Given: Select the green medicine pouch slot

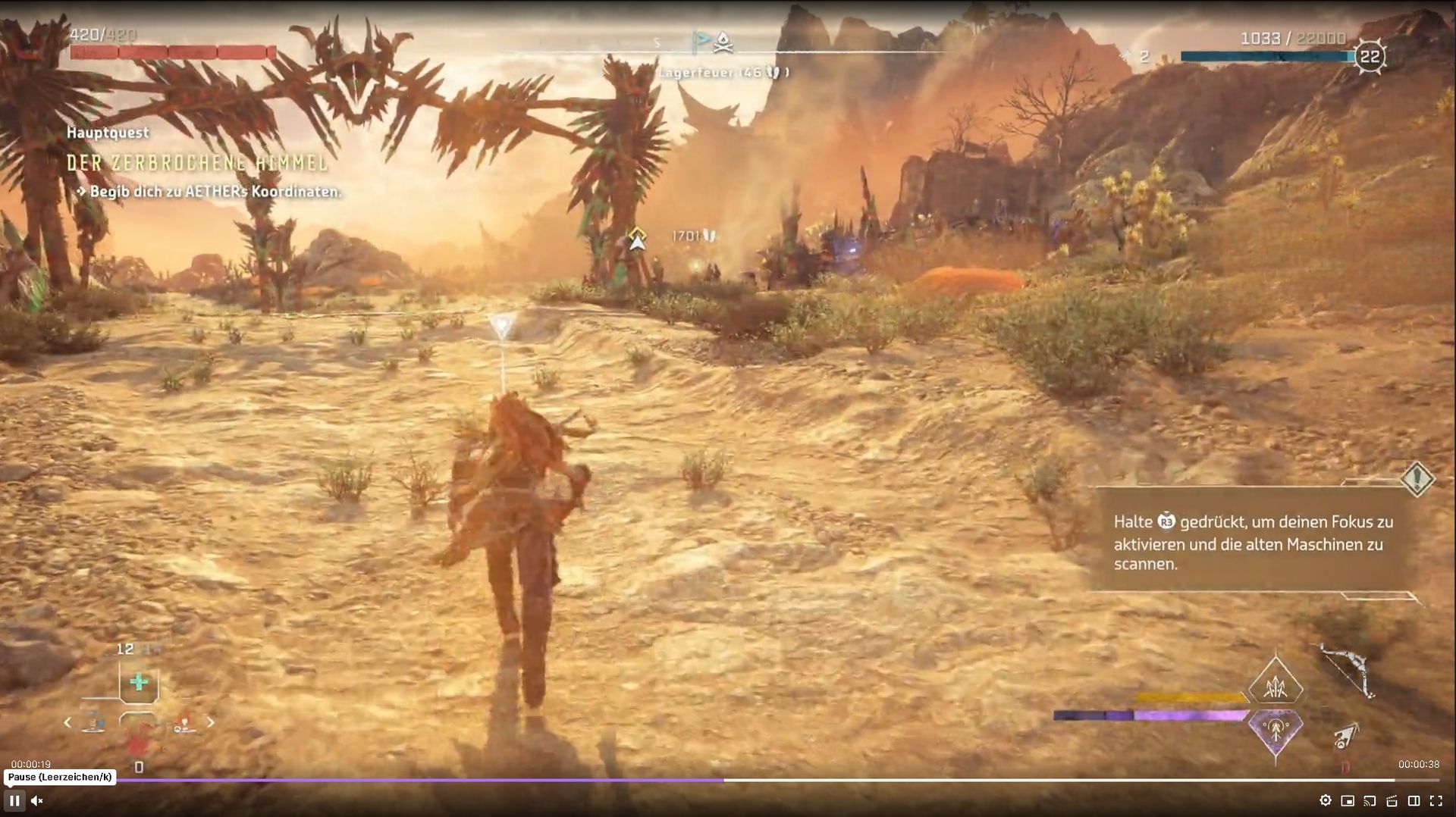Looking at the screenshot, I should pos(139,683).
